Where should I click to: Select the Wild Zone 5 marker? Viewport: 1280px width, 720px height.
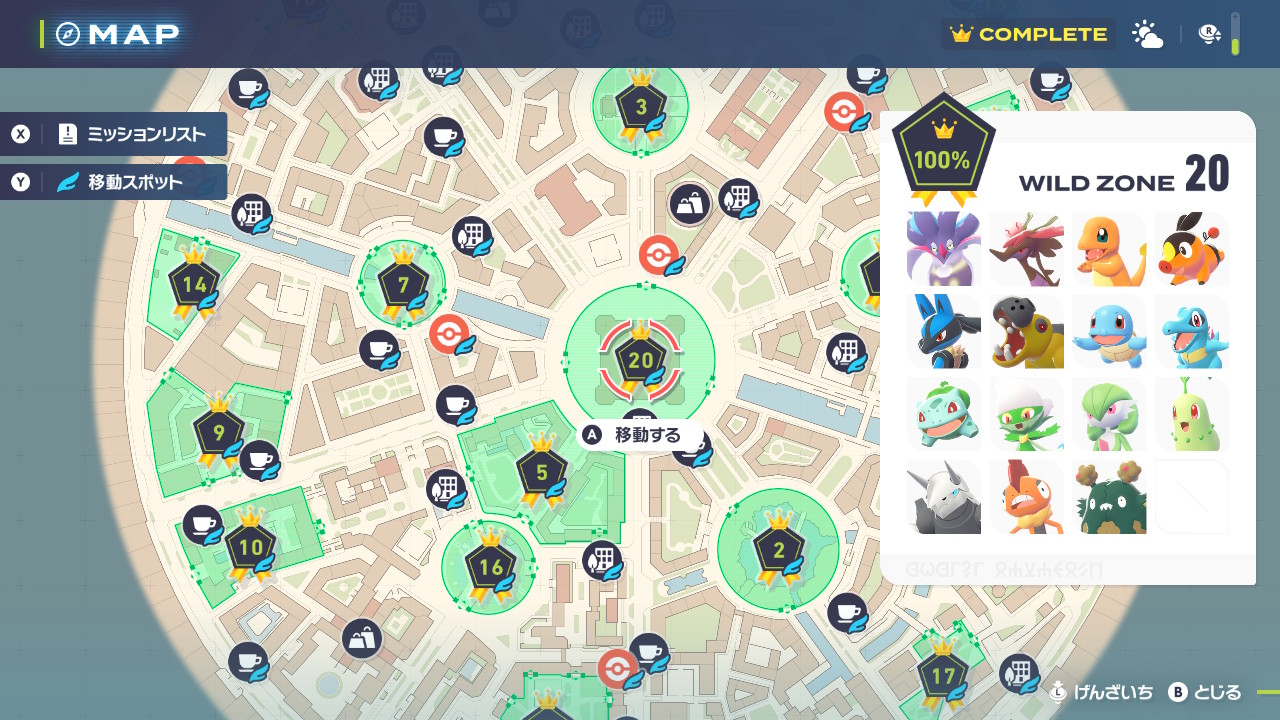click(x=542, y=473)
